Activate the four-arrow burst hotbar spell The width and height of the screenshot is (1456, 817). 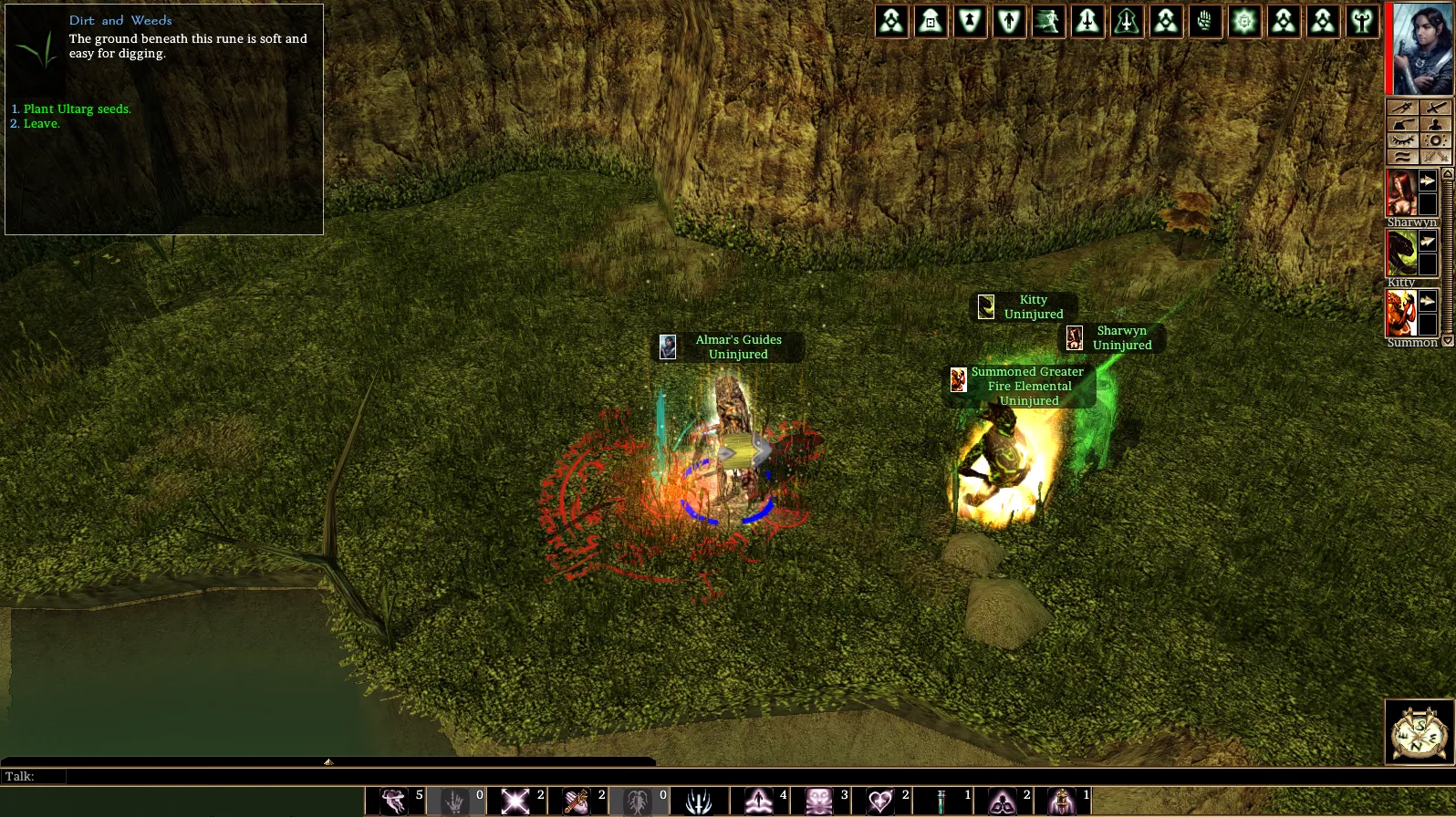(515, 801)
